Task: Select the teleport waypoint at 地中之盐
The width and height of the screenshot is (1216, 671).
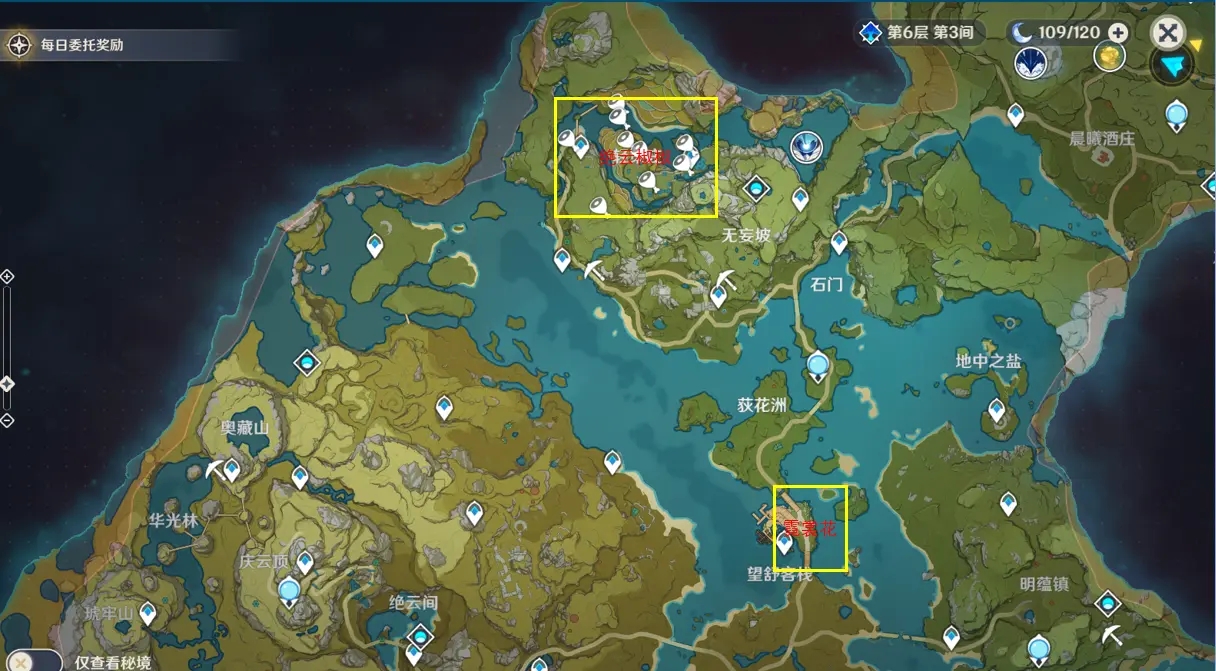Action: point(996,408)
